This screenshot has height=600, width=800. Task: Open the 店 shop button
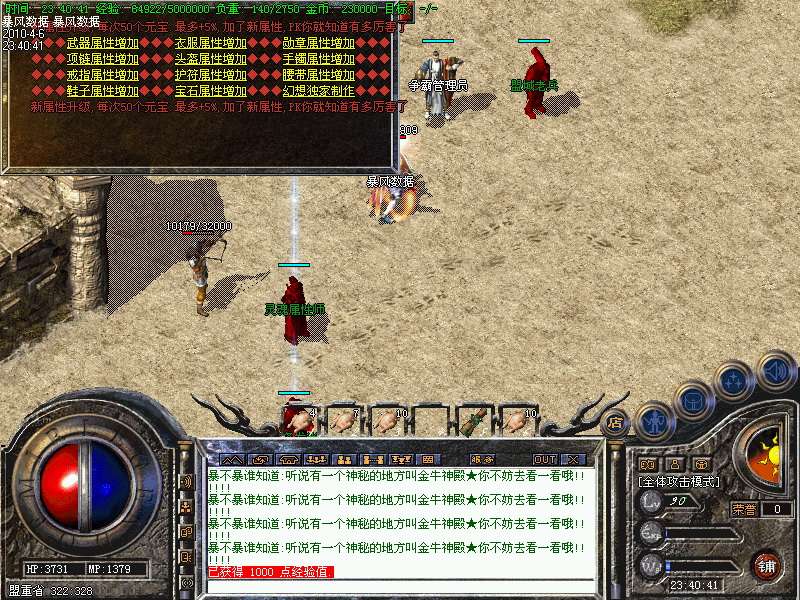[616, 422]
